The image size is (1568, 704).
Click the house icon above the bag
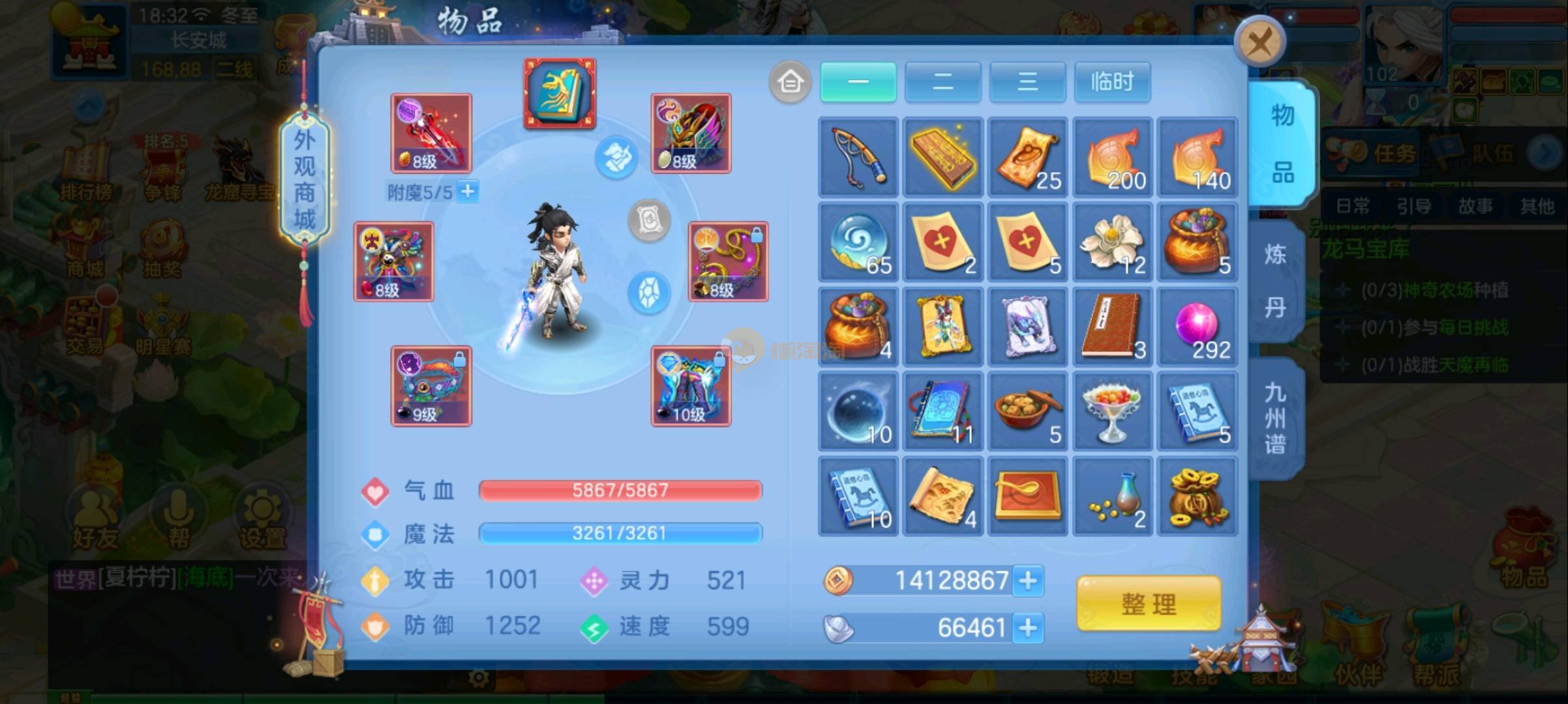click(x=790, y=82)
